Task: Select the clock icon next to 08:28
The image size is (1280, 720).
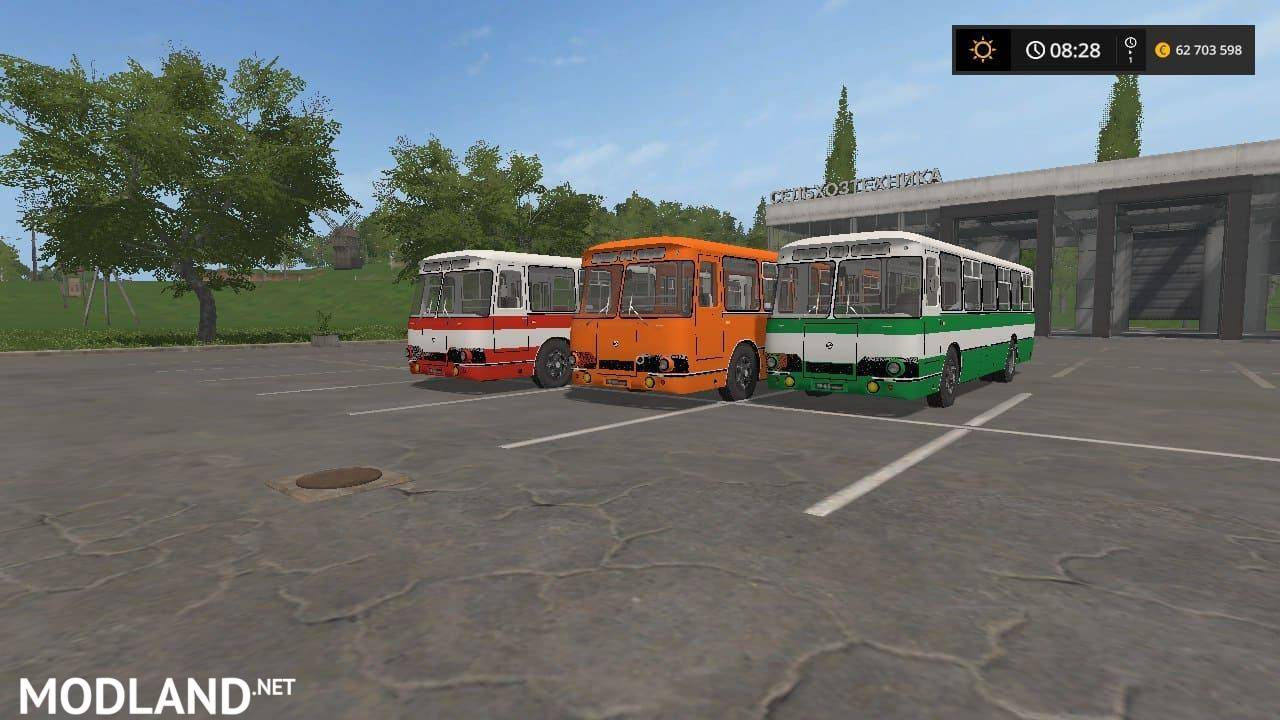Action: point(1036,48)
